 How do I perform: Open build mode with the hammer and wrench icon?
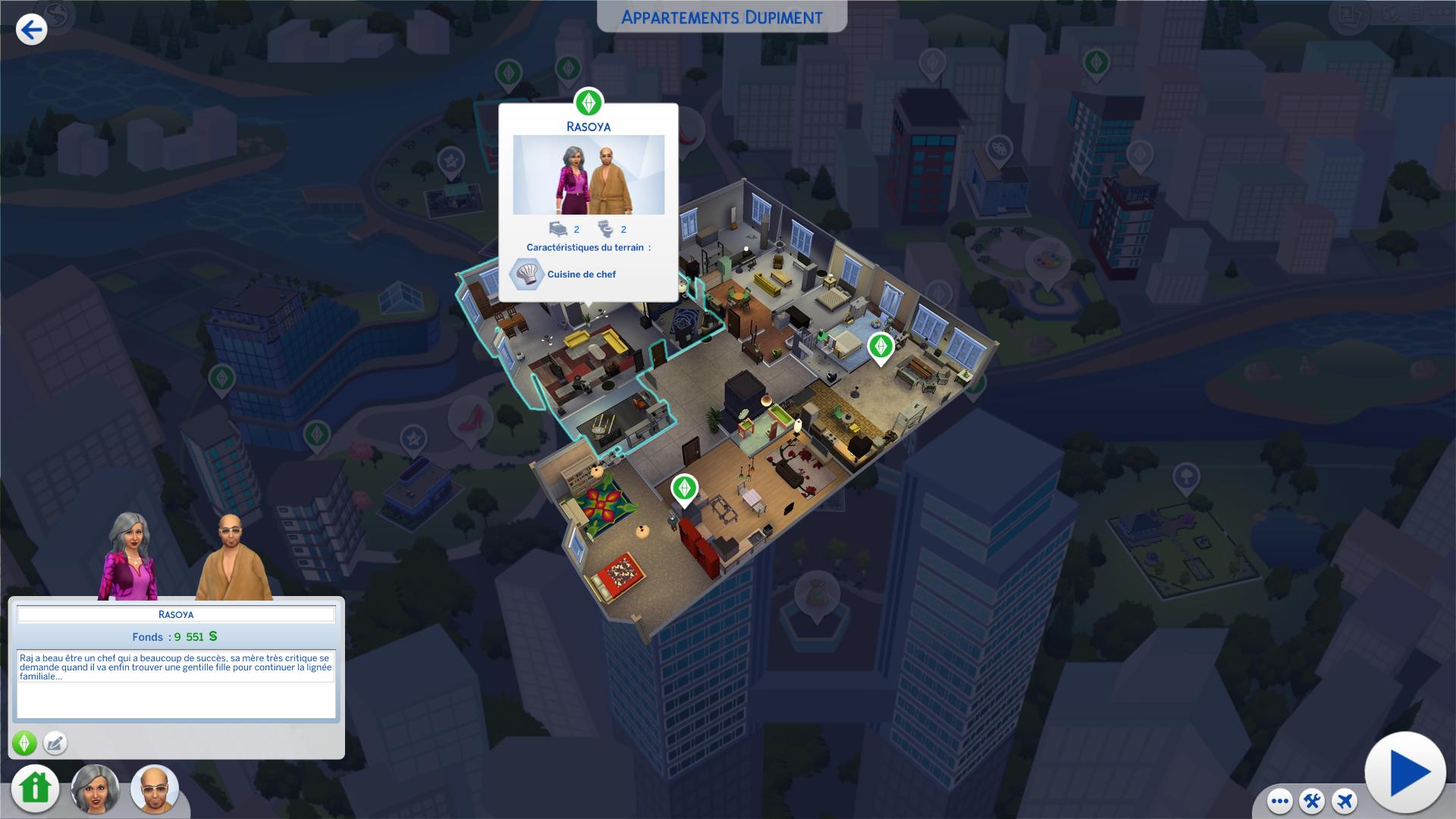pos(1312,801)
